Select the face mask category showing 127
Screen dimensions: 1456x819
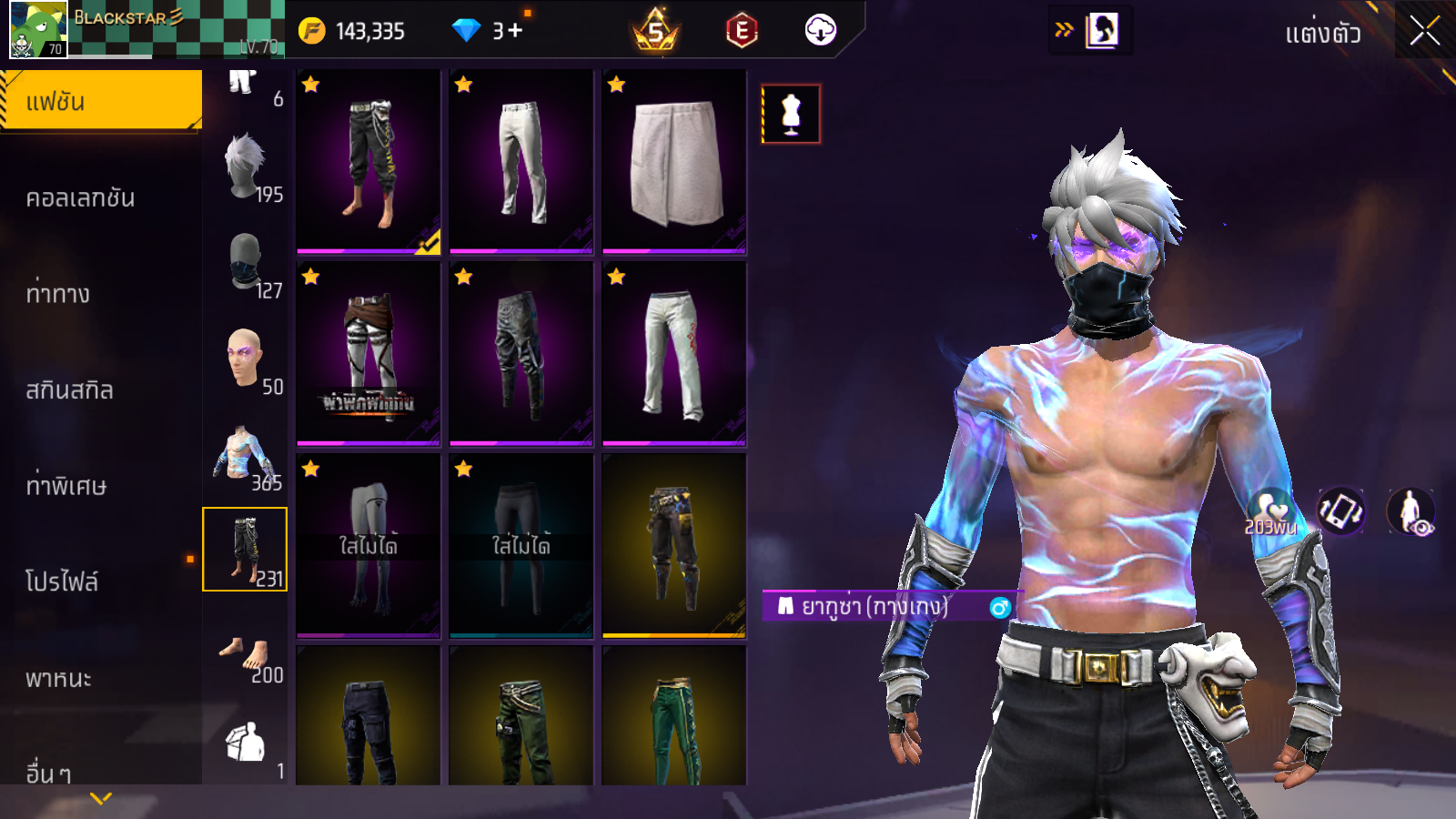pyautogui.click(x=246, y=263)
